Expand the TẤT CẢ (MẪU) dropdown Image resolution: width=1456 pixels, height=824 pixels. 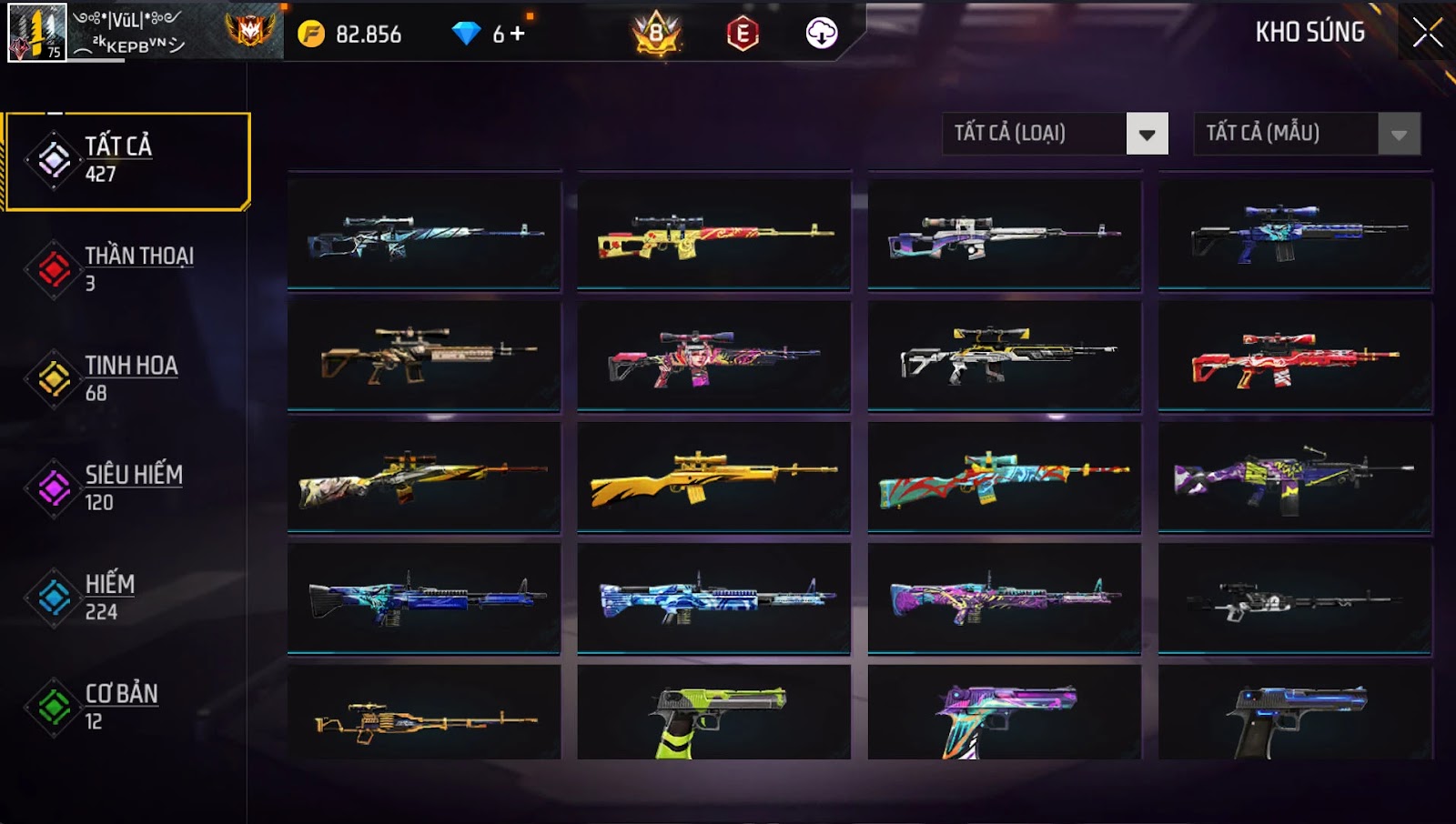pyautogui.click(x=1399, y=134)
